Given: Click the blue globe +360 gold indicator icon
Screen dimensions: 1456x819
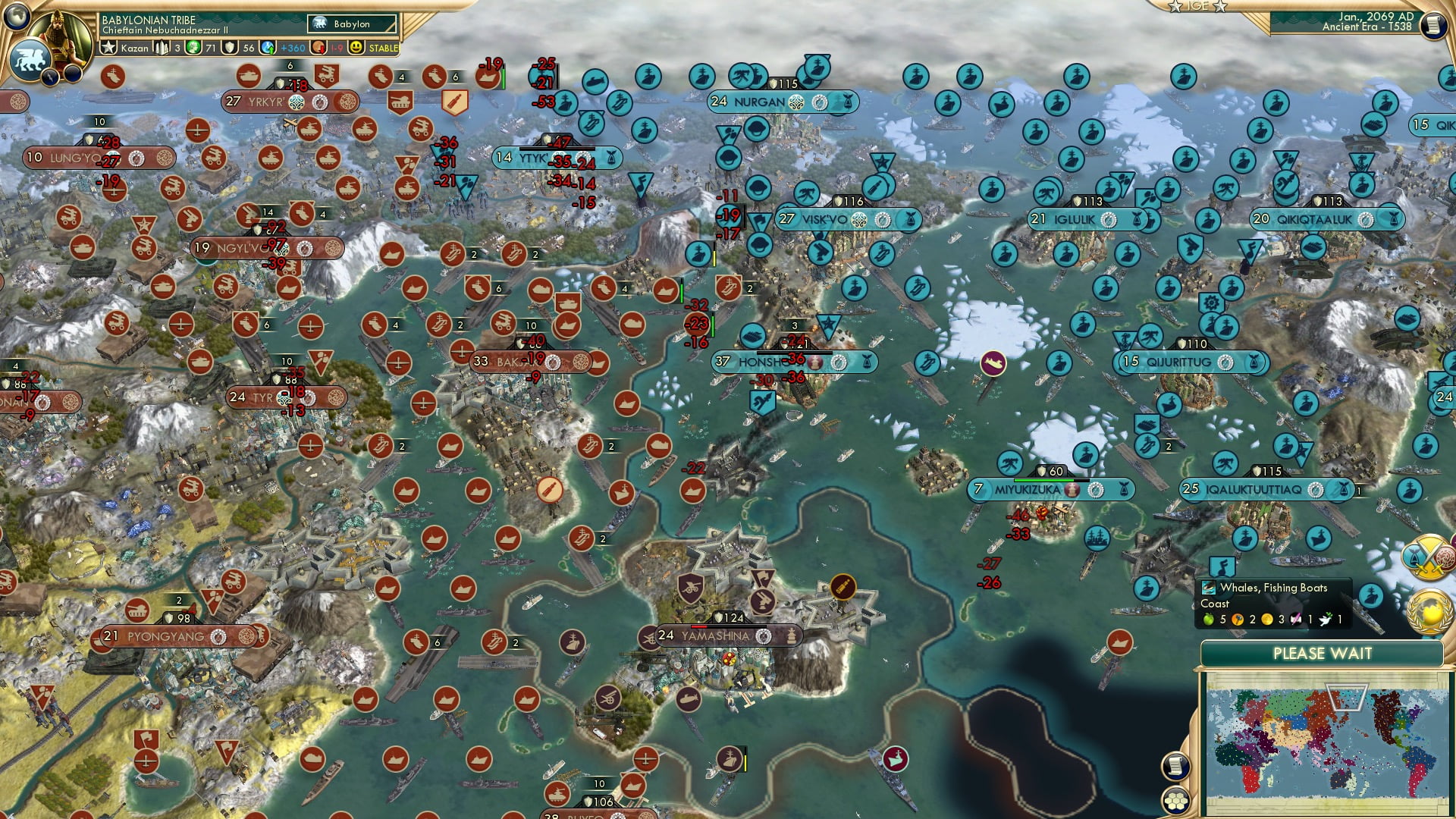Looking at the screenshot, I should tap(268, 47).
